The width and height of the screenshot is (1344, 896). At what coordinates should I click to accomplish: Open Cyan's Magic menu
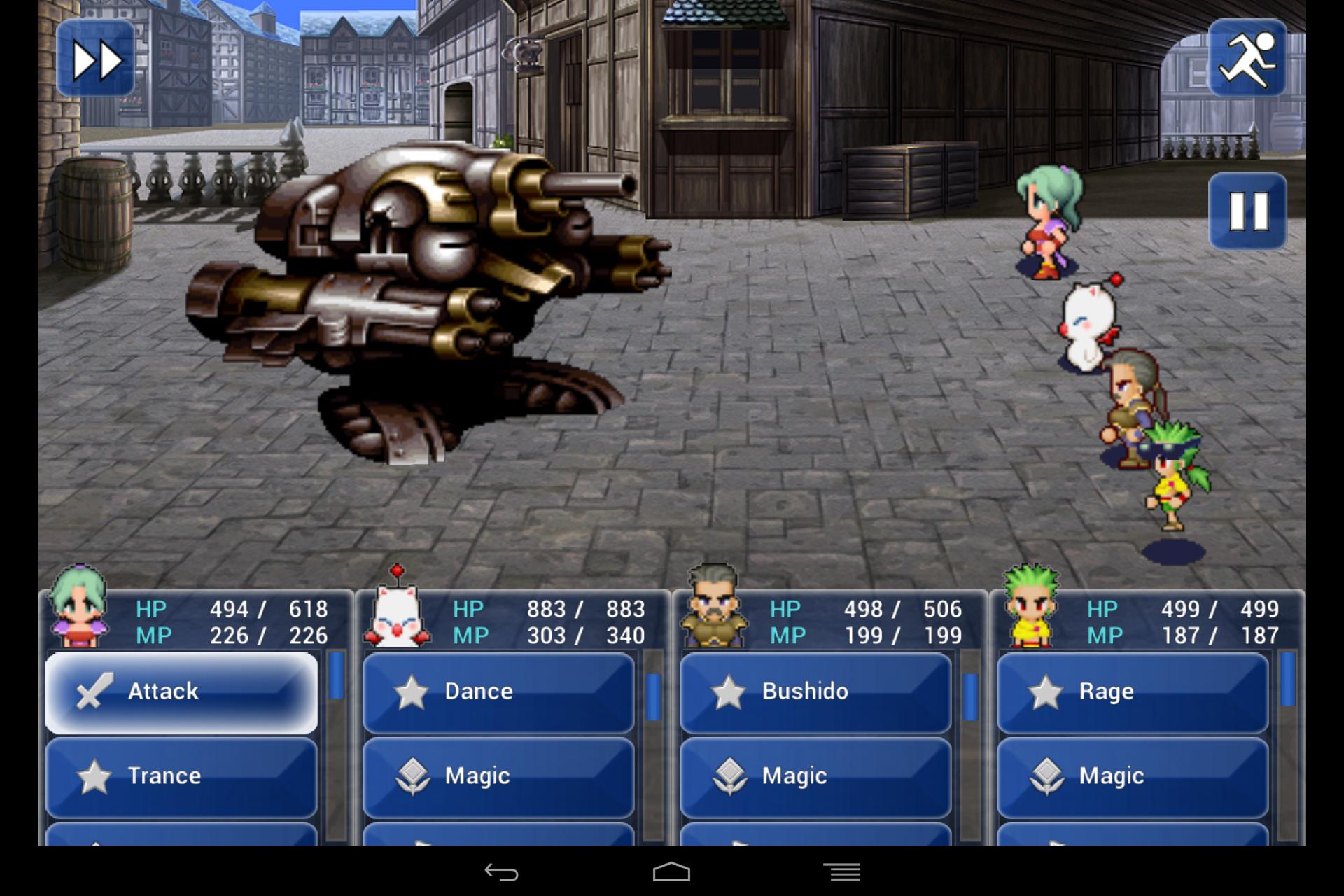pyautogui.click(x=815, y=776)
